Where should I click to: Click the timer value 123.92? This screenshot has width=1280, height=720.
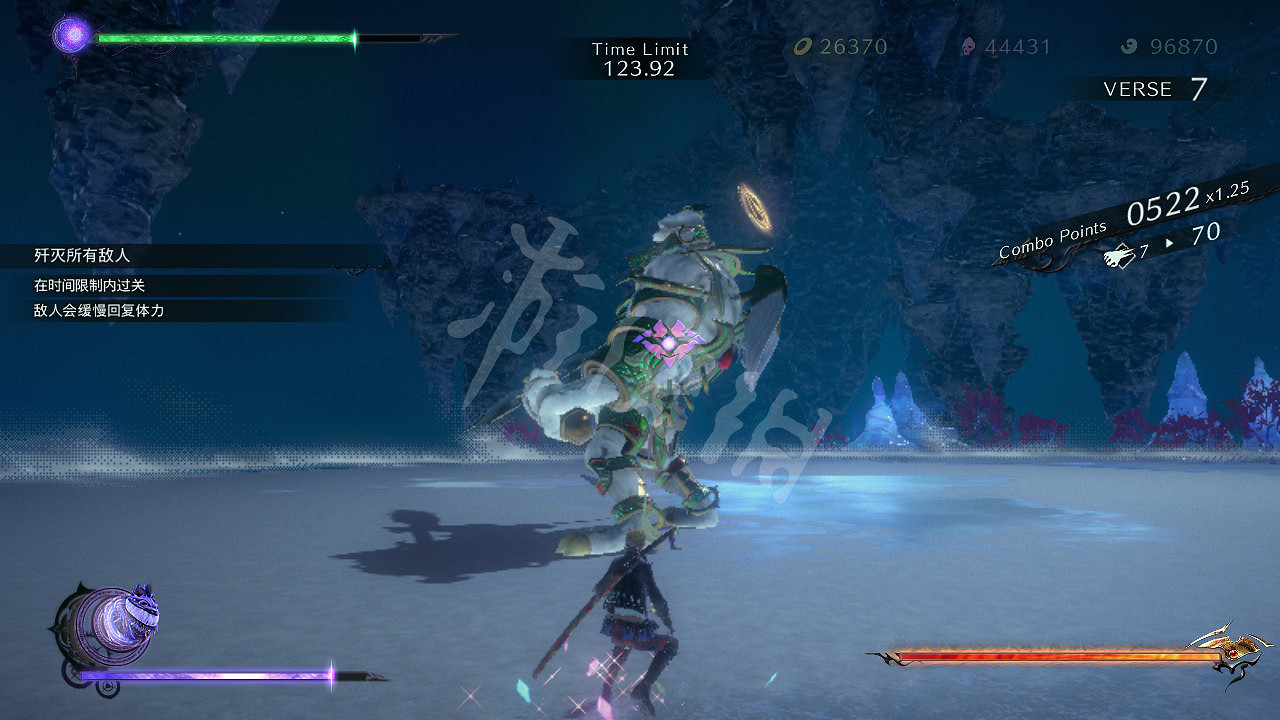pyautogui.click(x=640, y=70)
